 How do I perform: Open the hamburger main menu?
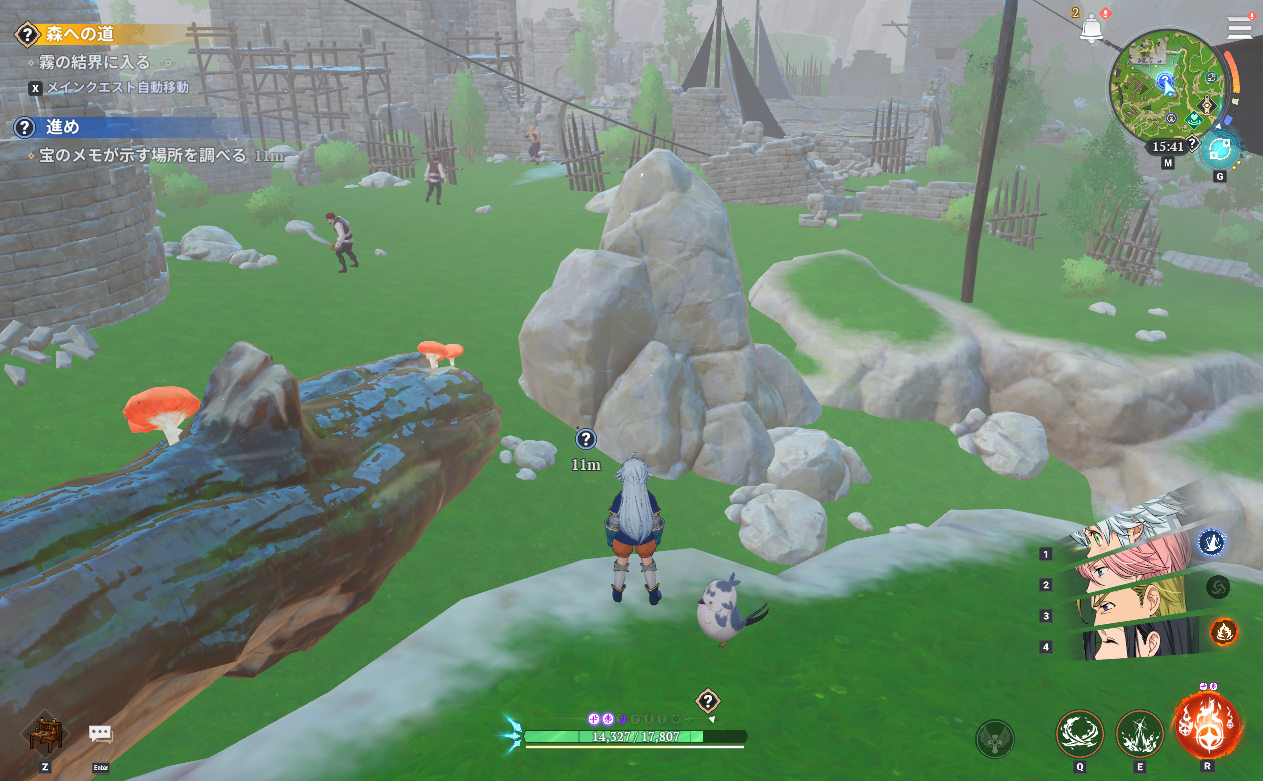coord(1239,27)
